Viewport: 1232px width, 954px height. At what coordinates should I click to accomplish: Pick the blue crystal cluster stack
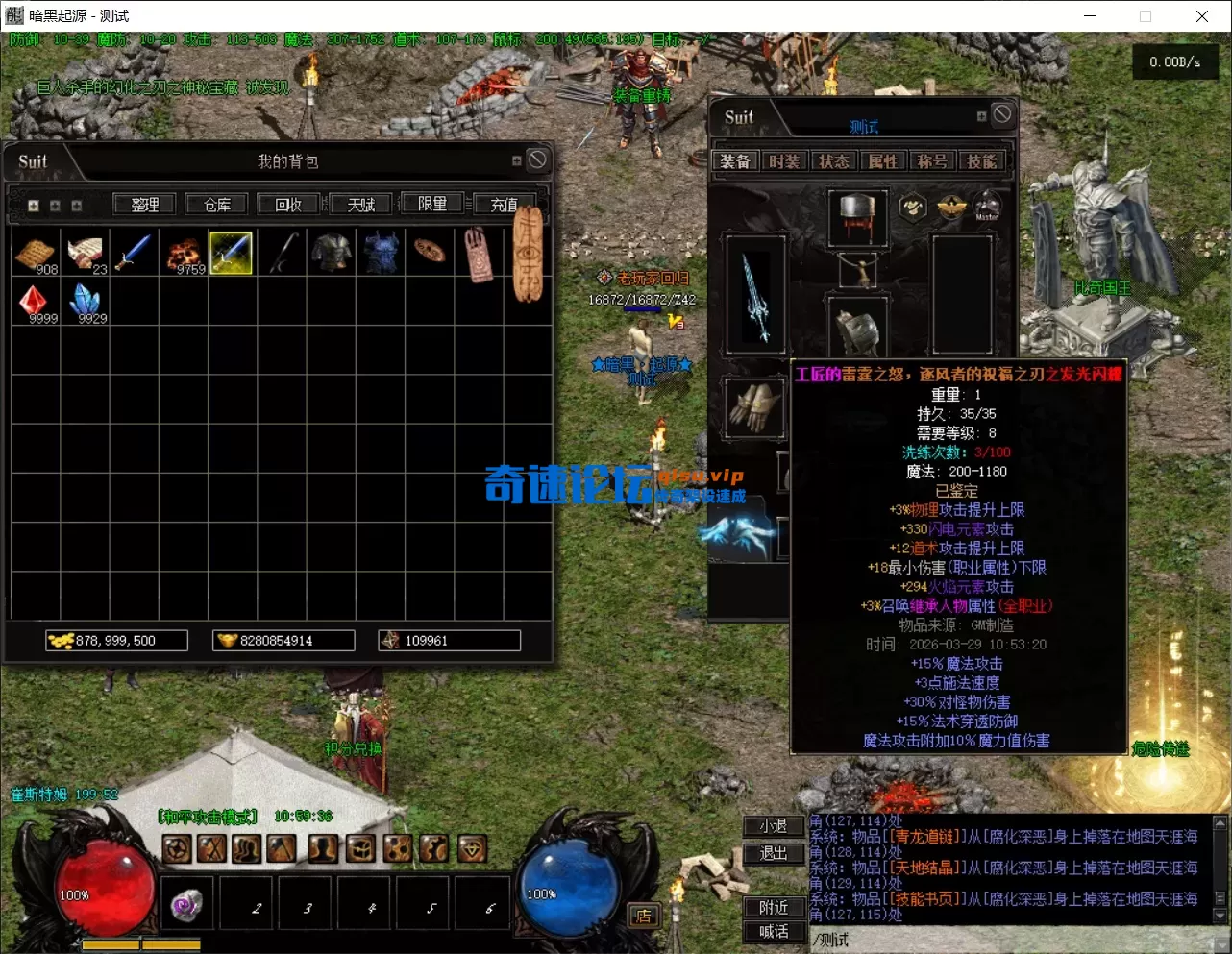[86, 303]
